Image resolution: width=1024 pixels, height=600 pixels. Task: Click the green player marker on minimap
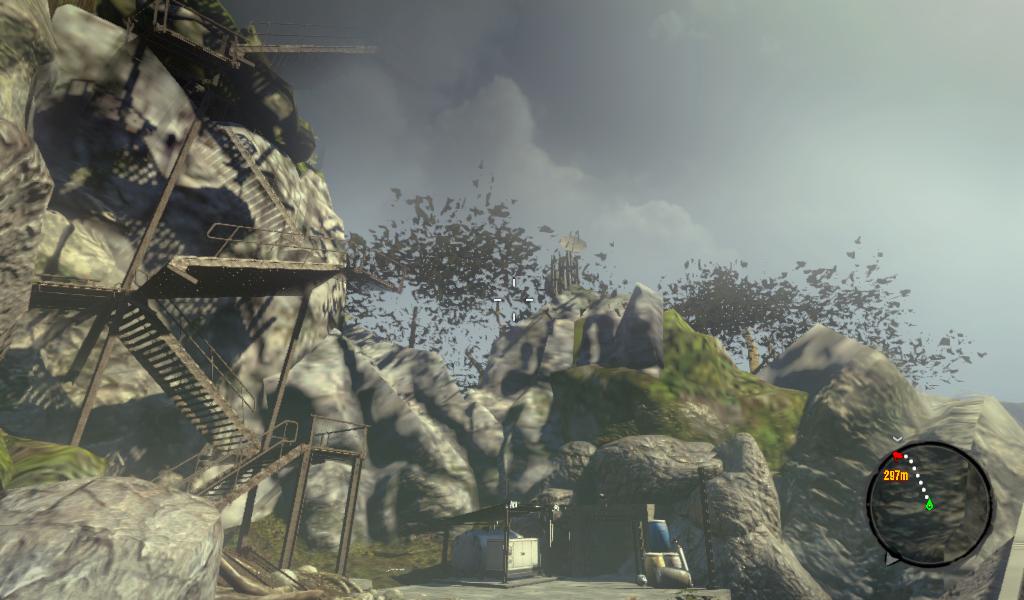click(x=929, y=505)
